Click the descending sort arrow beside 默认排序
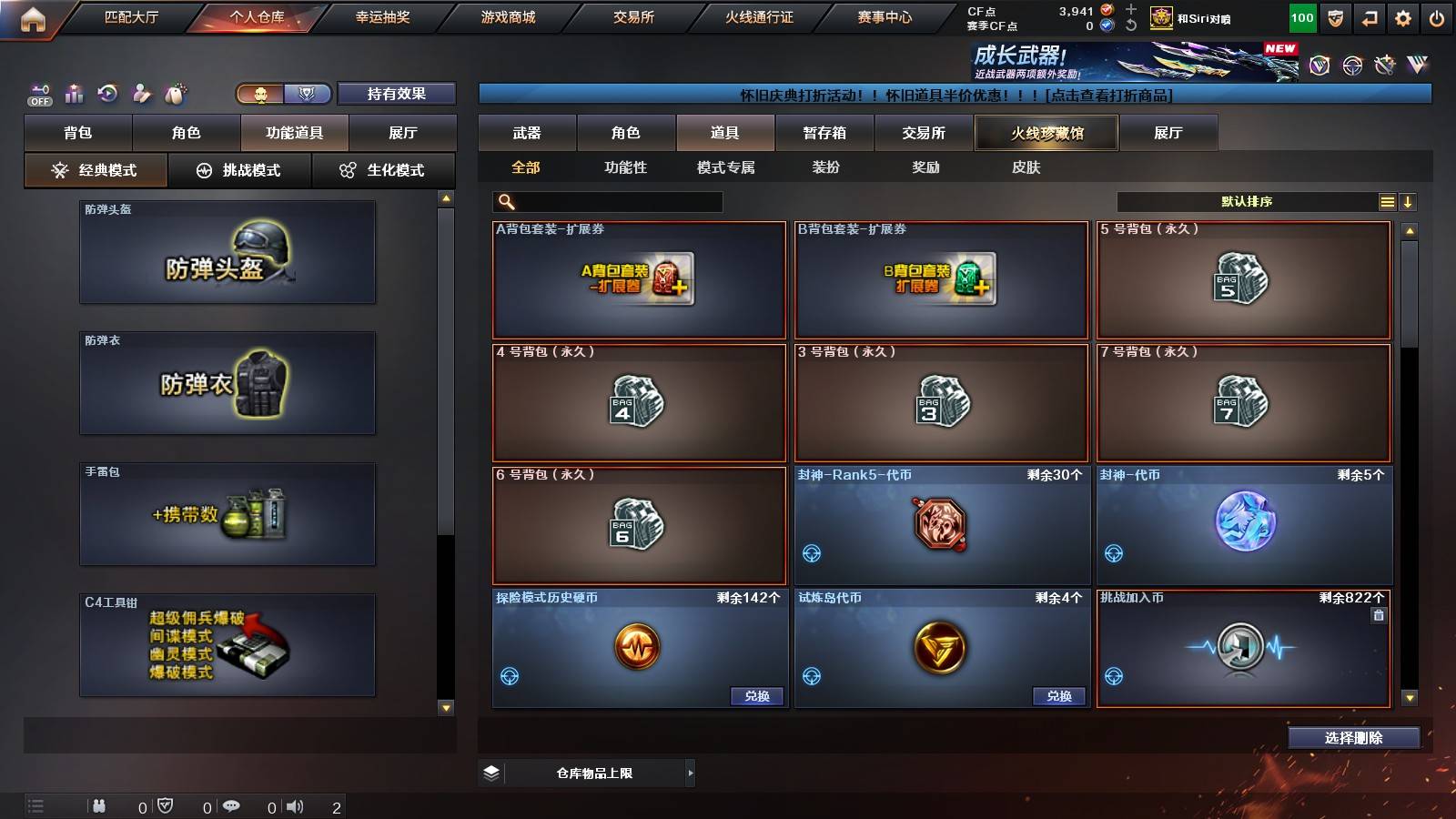1456x819 pixels. 1409,201
